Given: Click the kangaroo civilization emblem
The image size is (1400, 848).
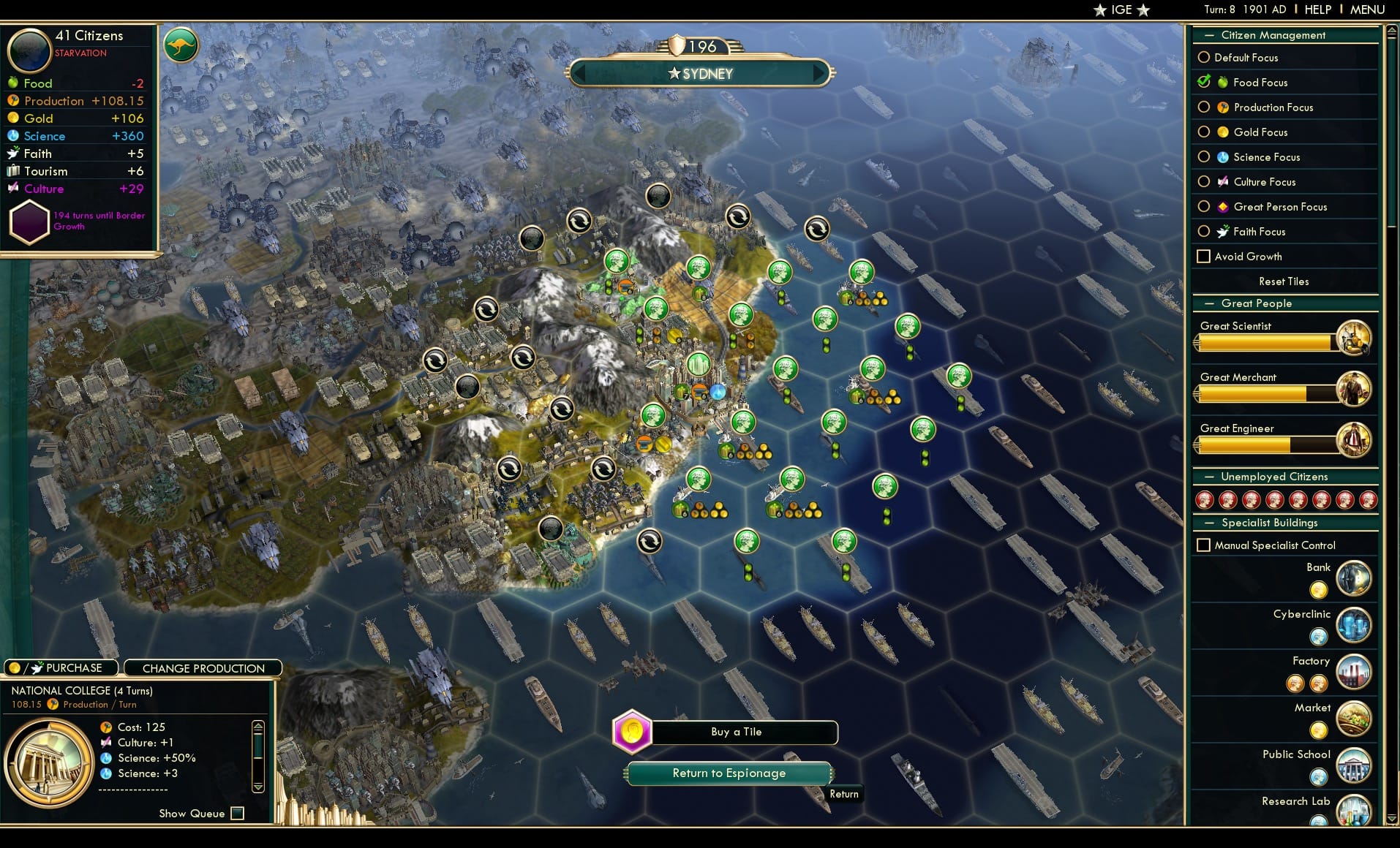Looking at the screenshot, I should click(181, 45).
